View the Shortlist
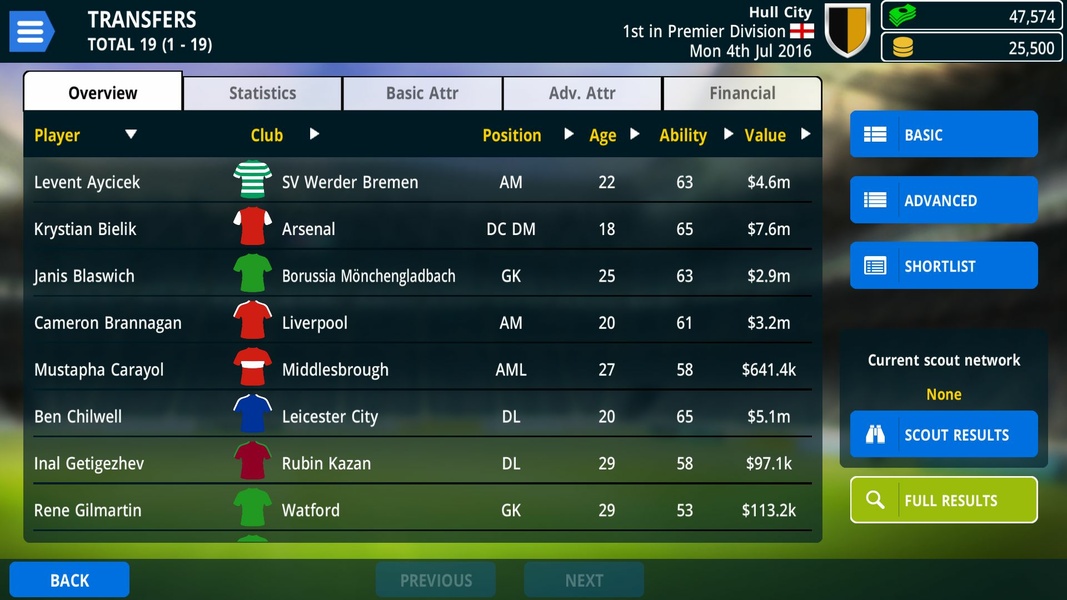Image resolution: width=1067 pixels, height=600 pixels. [x=943, y=266]
